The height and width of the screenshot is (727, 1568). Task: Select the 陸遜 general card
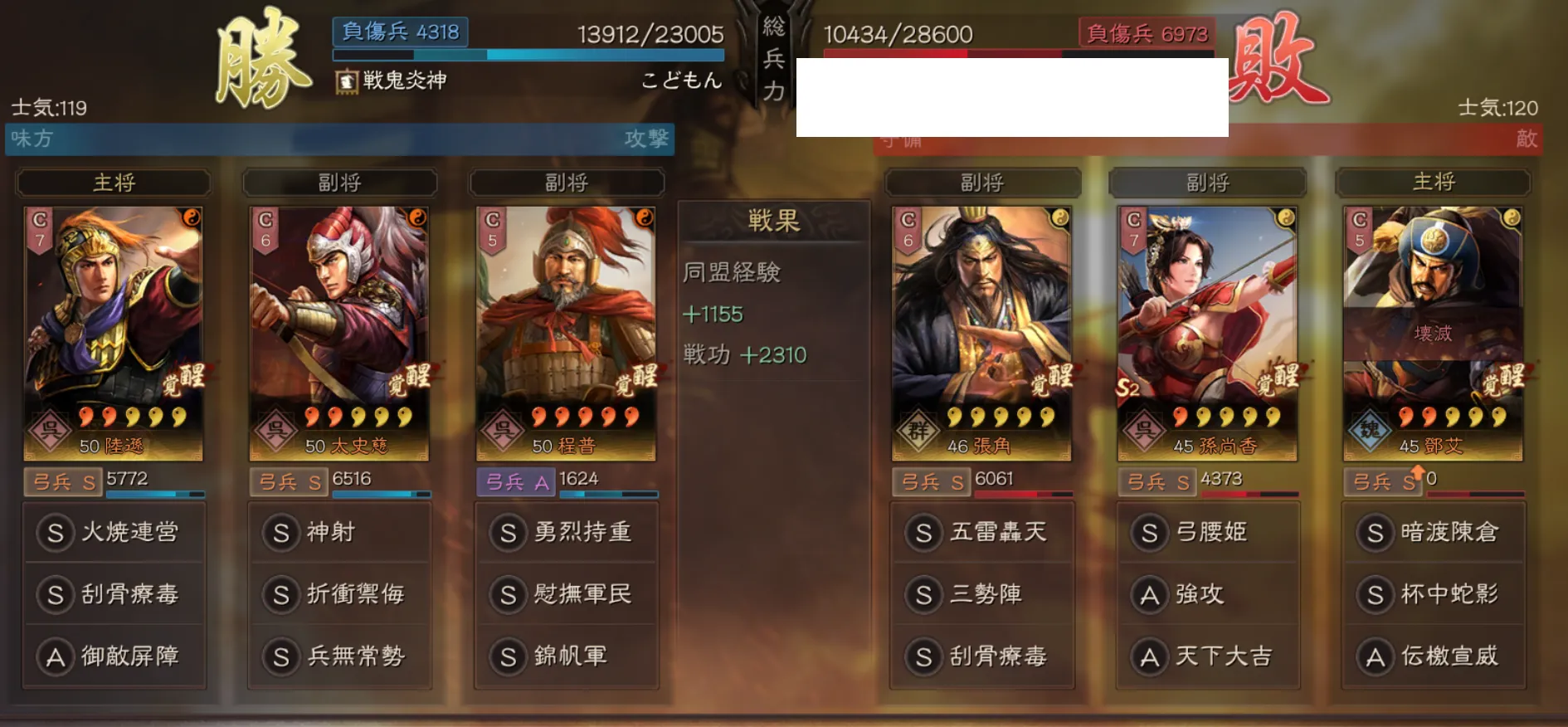[x=114, y=332]
